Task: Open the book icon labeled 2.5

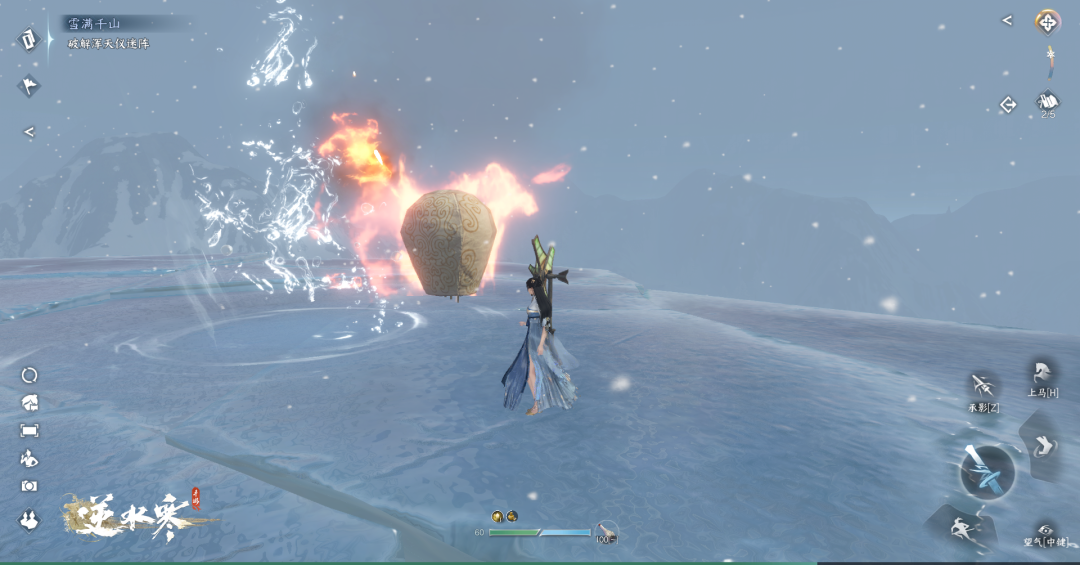Action: point(1047,102)
